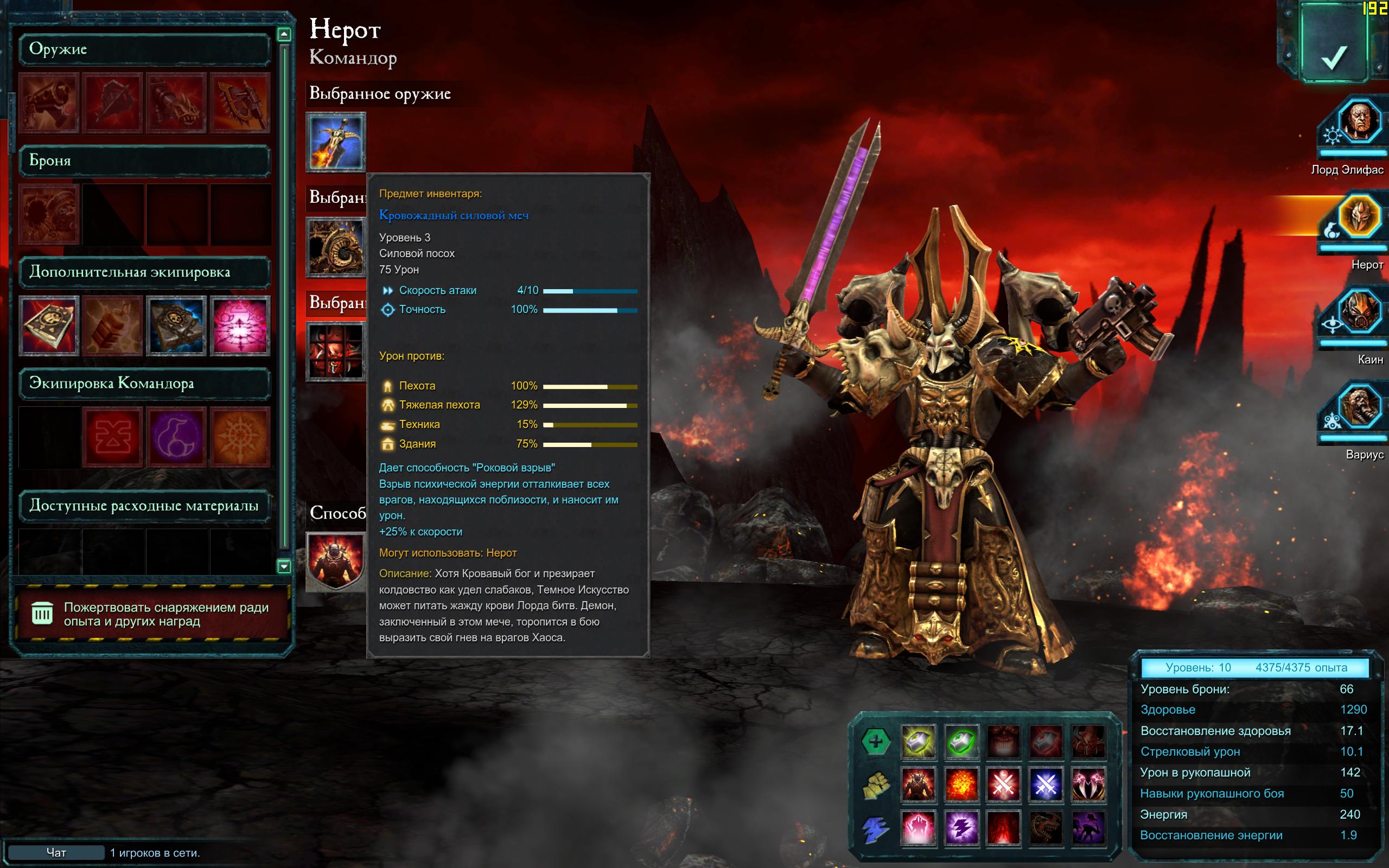The height and width of the screenshot is (868, 1389).
Task: Activate the fiery explosion skill icon
Action: (x=961, y=785)
